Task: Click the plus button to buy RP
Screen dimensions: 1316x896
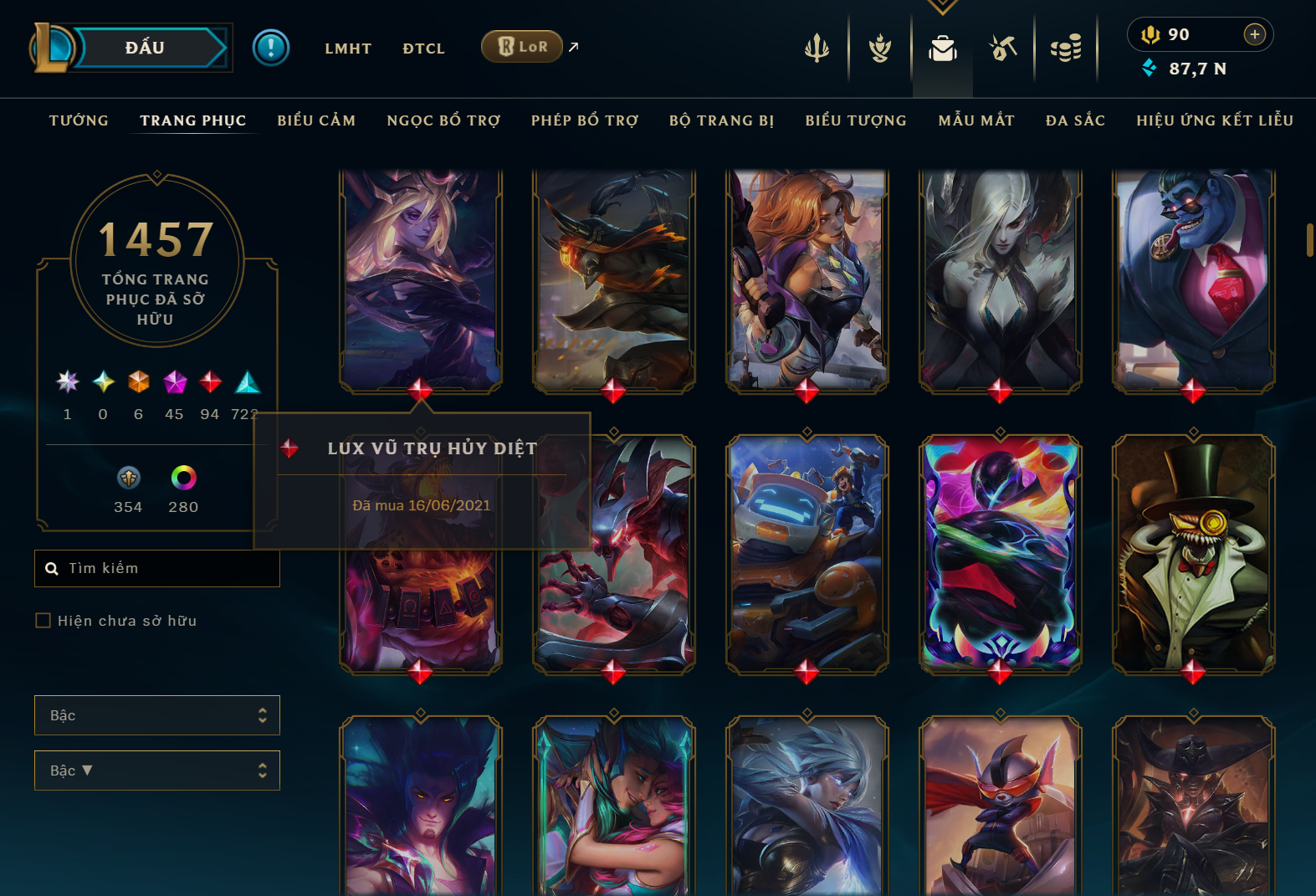Action: pos(1254,34)
